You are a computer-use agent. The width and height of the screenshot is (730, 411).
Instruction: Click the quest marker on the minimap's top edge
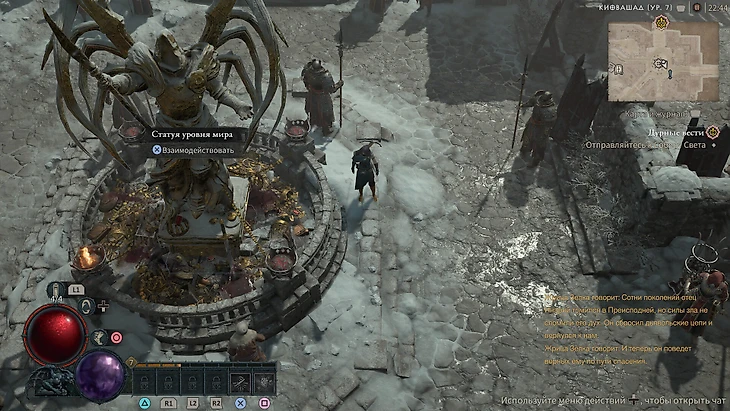click(x=662, y=23)
